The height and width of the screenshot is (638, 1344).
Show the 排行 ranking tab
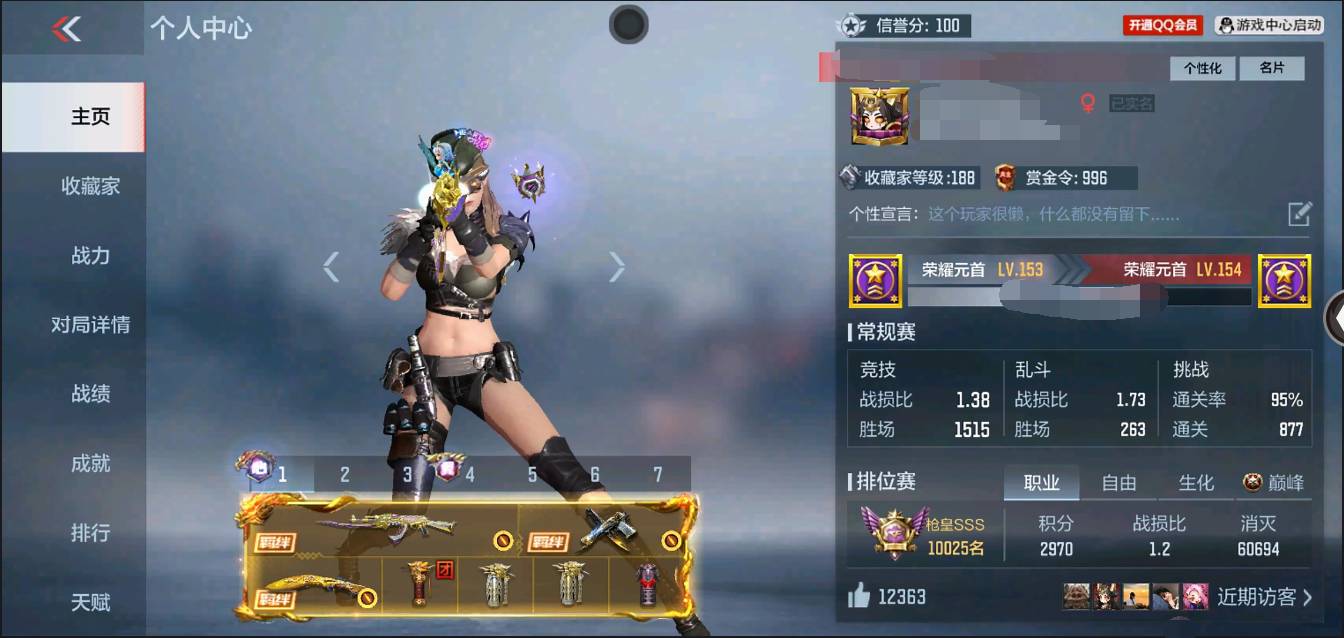(90, 533)
